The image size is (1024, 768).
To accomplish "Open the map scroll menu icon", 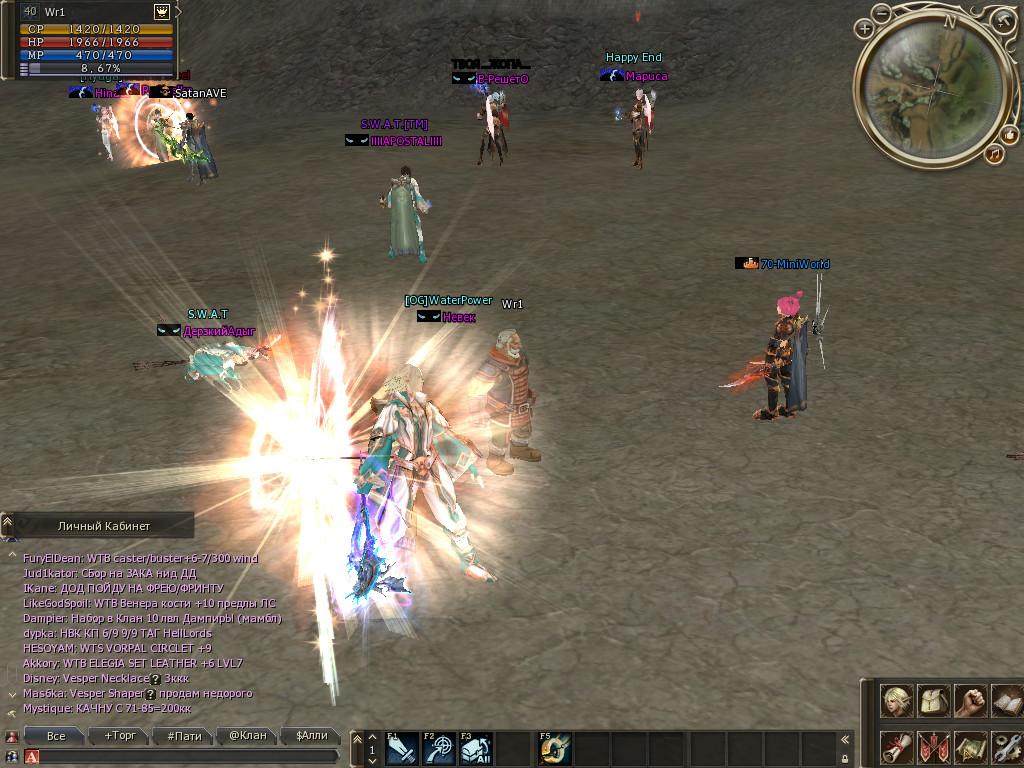I will pyautogui.click(x=970, y=748).
